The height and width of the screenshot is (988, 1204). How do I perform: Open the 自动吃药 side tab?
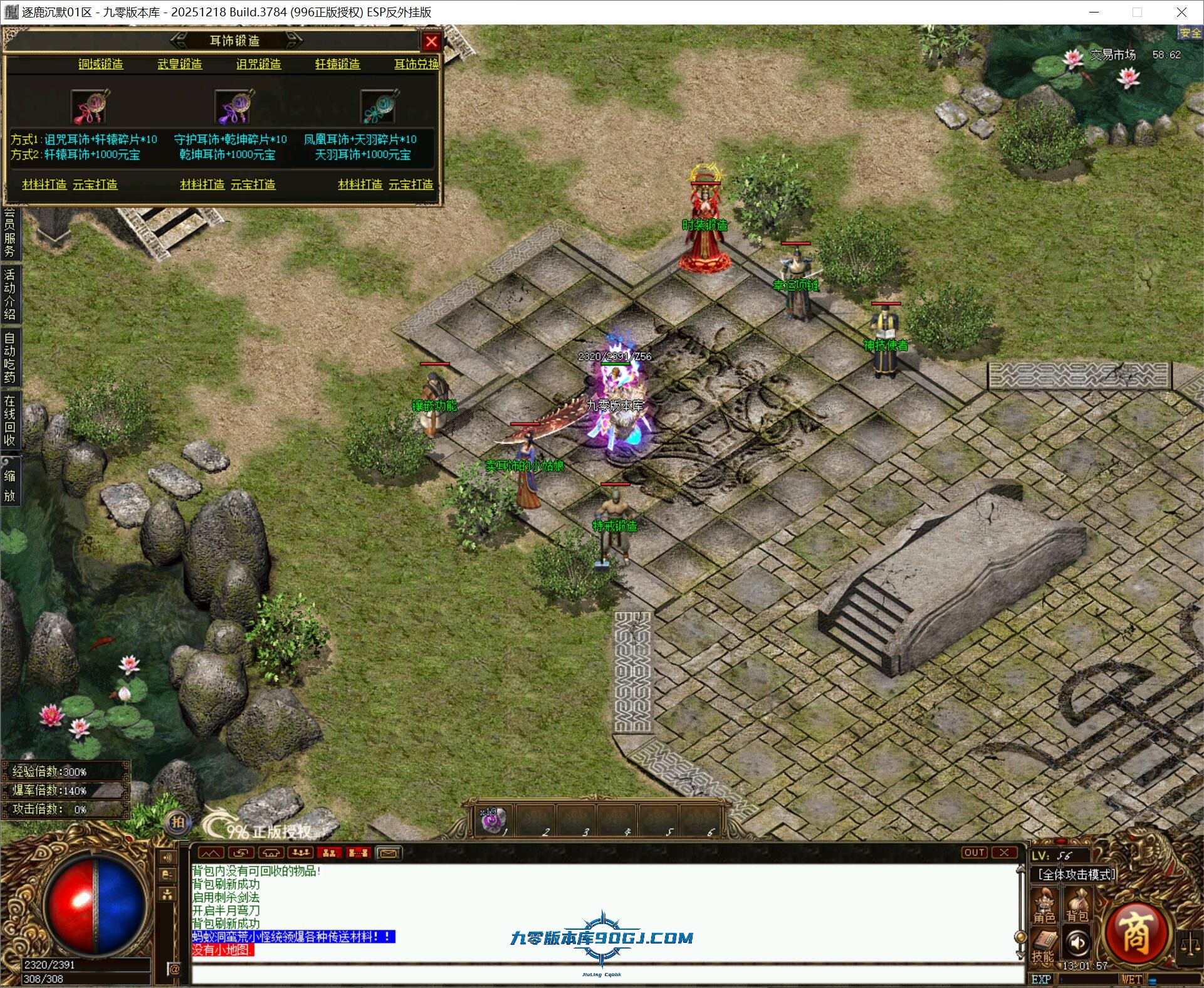click(x=9, y=357)
